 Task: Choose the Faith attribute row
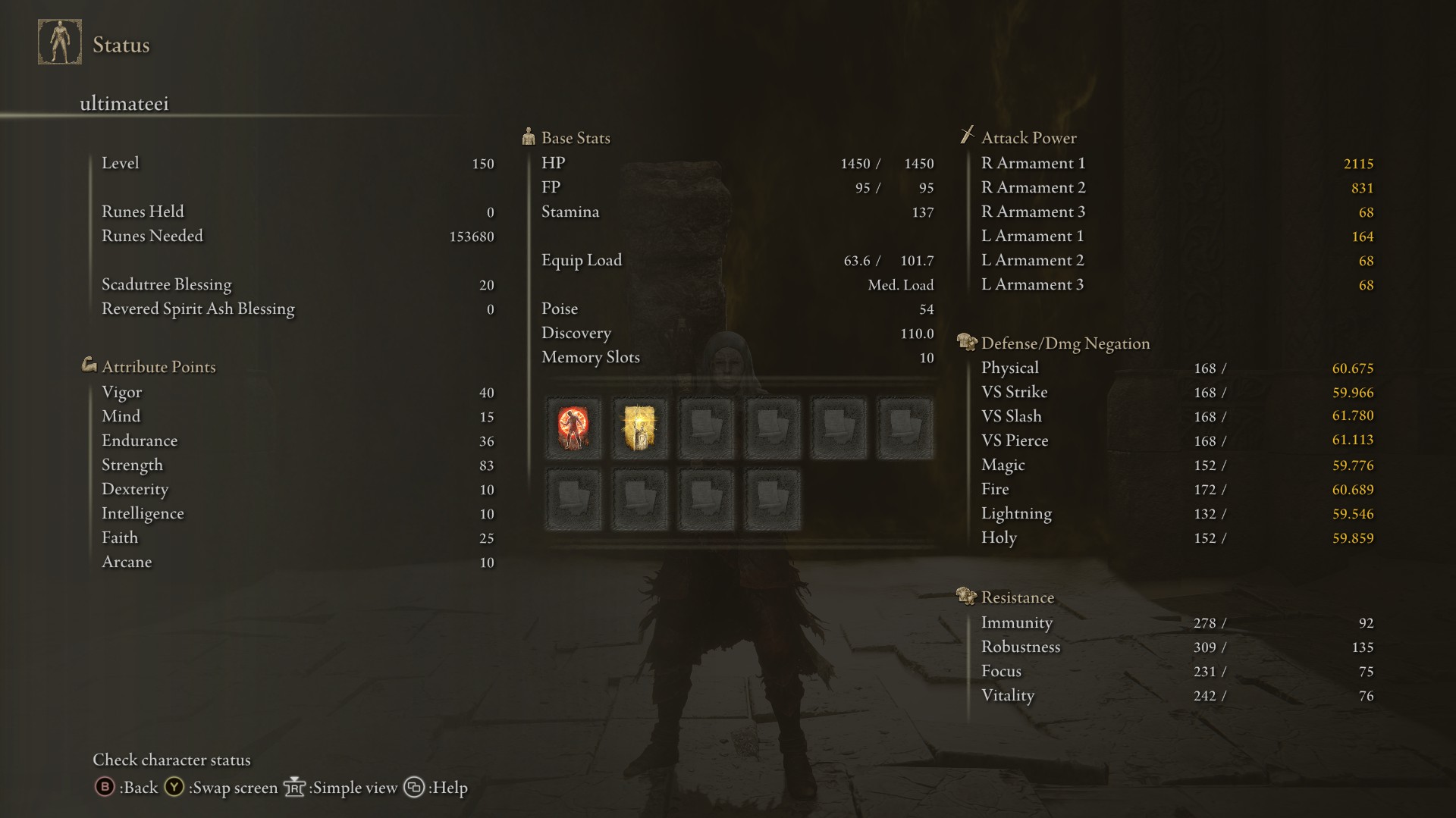click(x=297, y=538)
